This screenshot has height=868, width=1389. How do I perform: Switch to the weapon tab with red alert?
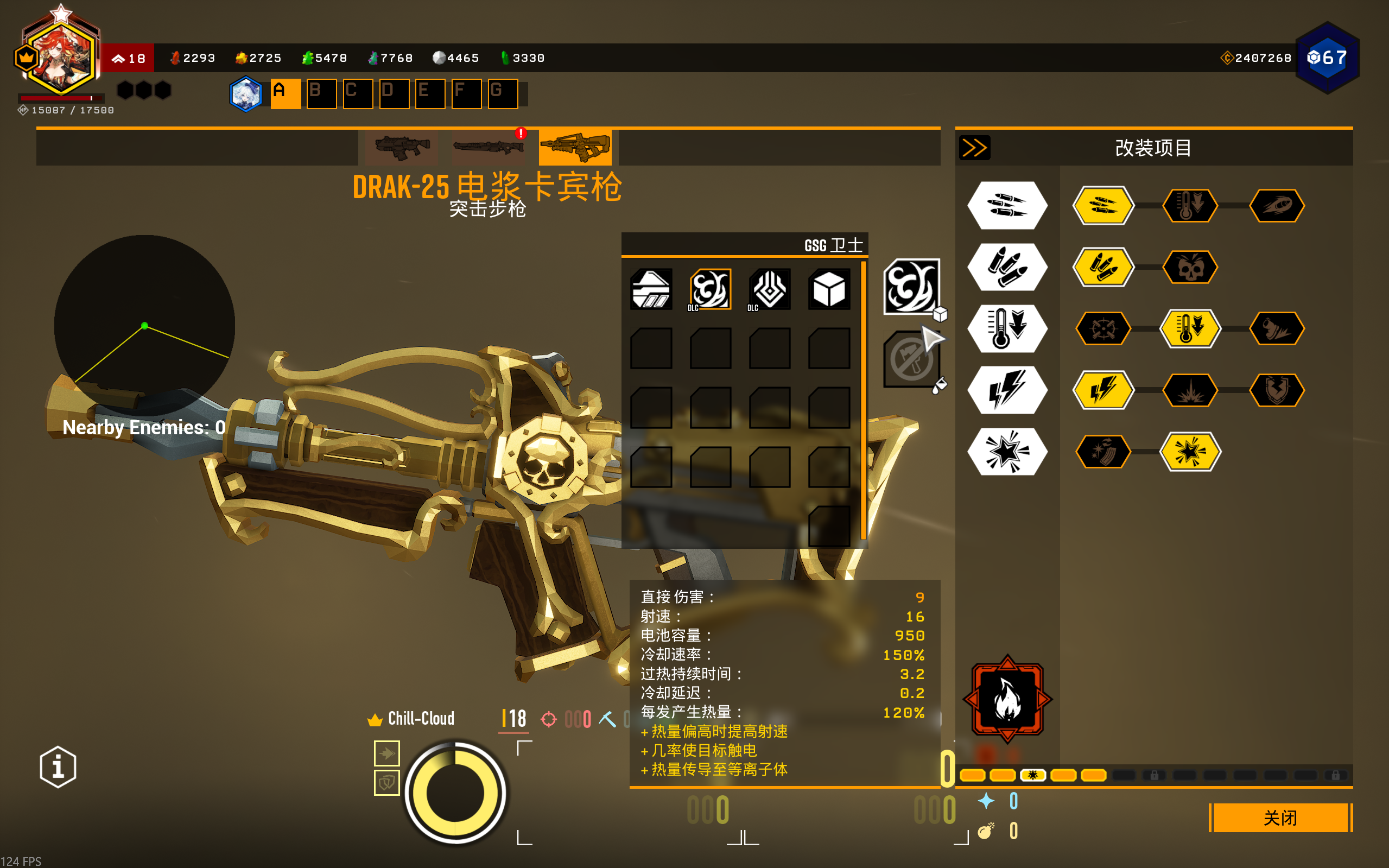tap(489, 148)
